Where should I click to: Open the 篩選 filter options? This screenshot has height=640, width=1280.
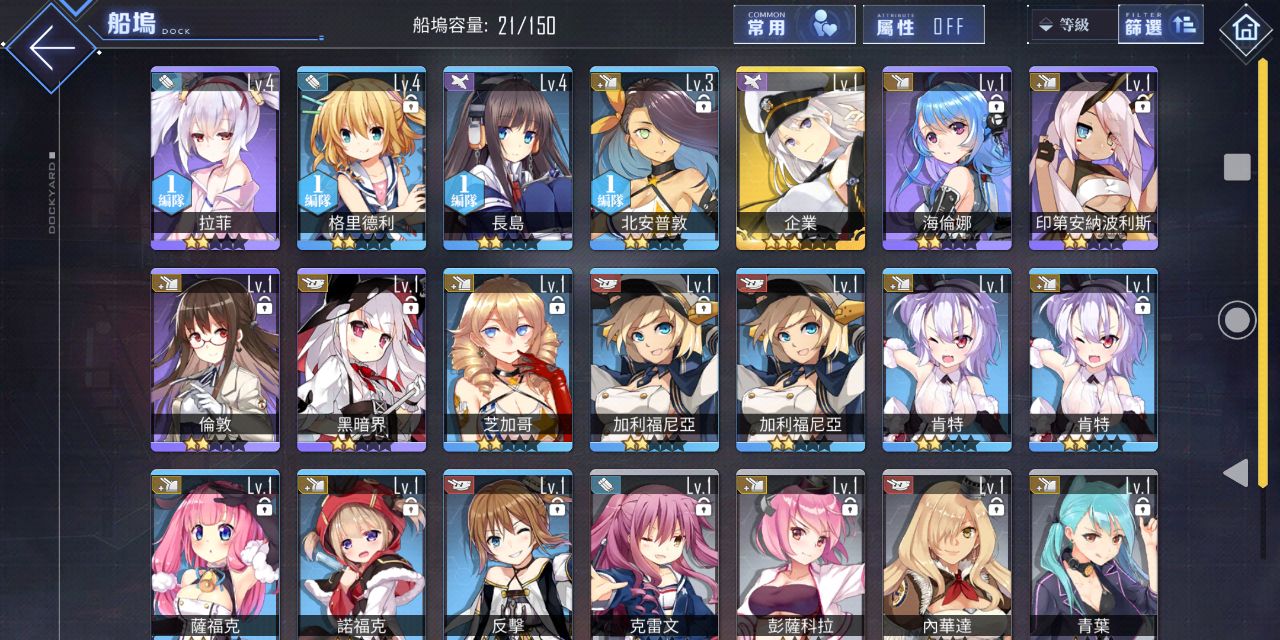tap(1160, 25)
